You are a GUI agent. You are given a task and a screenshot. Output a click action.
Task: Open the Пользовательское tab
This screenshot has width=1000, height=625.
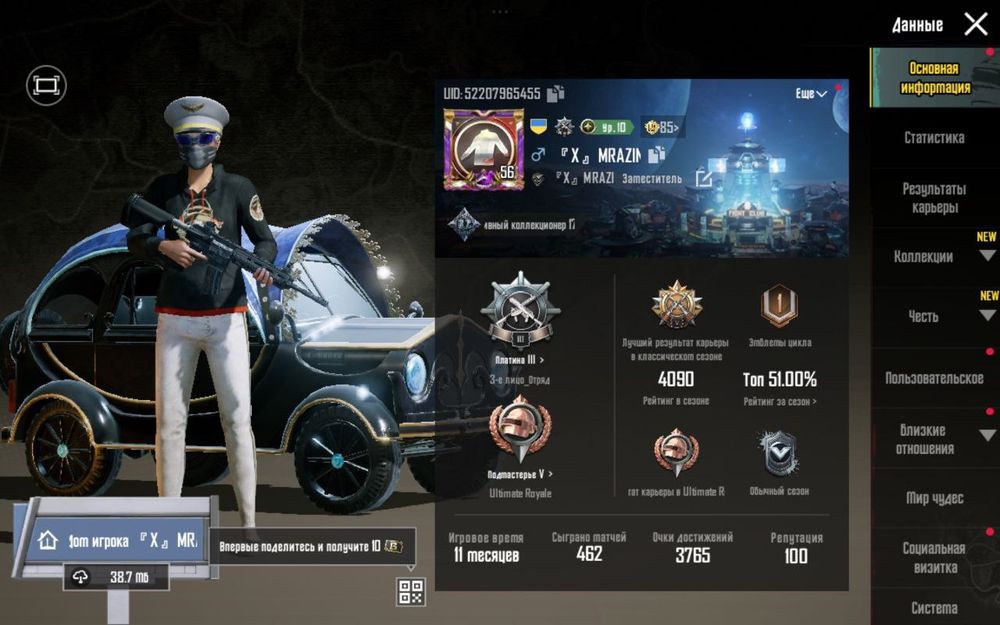coord(933,378)
